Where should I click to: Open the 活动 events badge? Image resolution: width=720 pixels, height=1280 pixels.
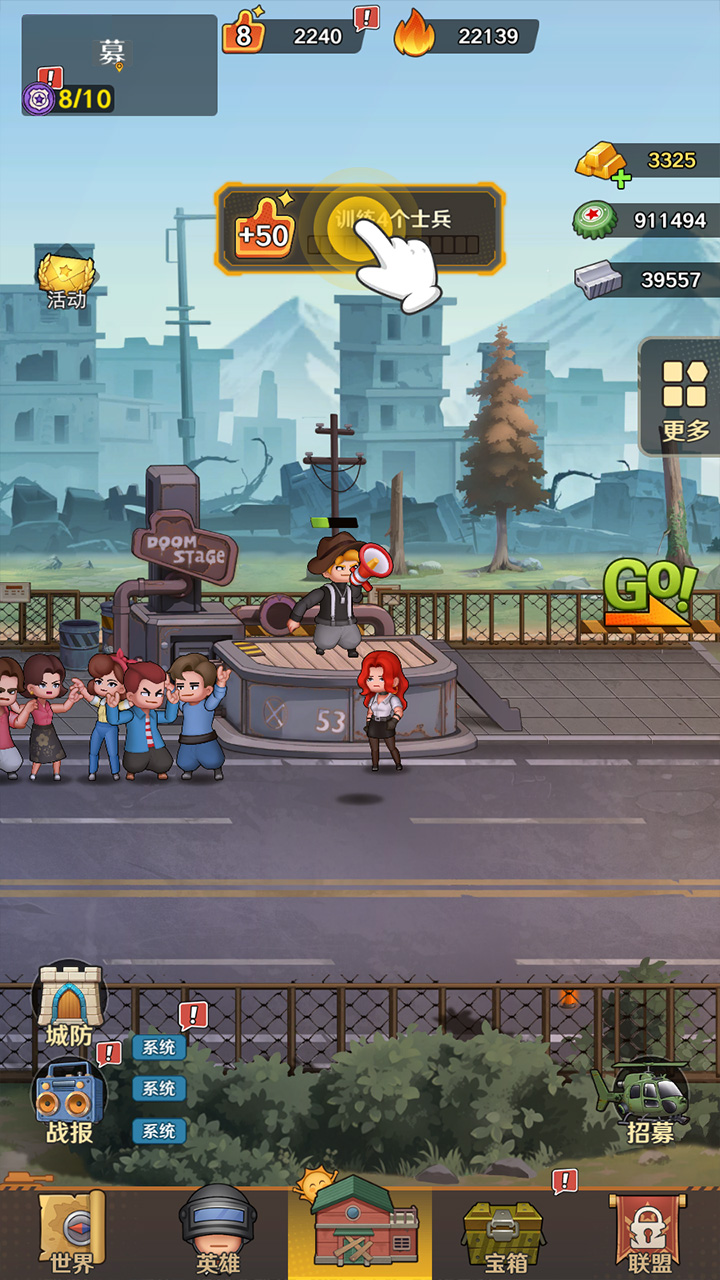click(66, 280)
